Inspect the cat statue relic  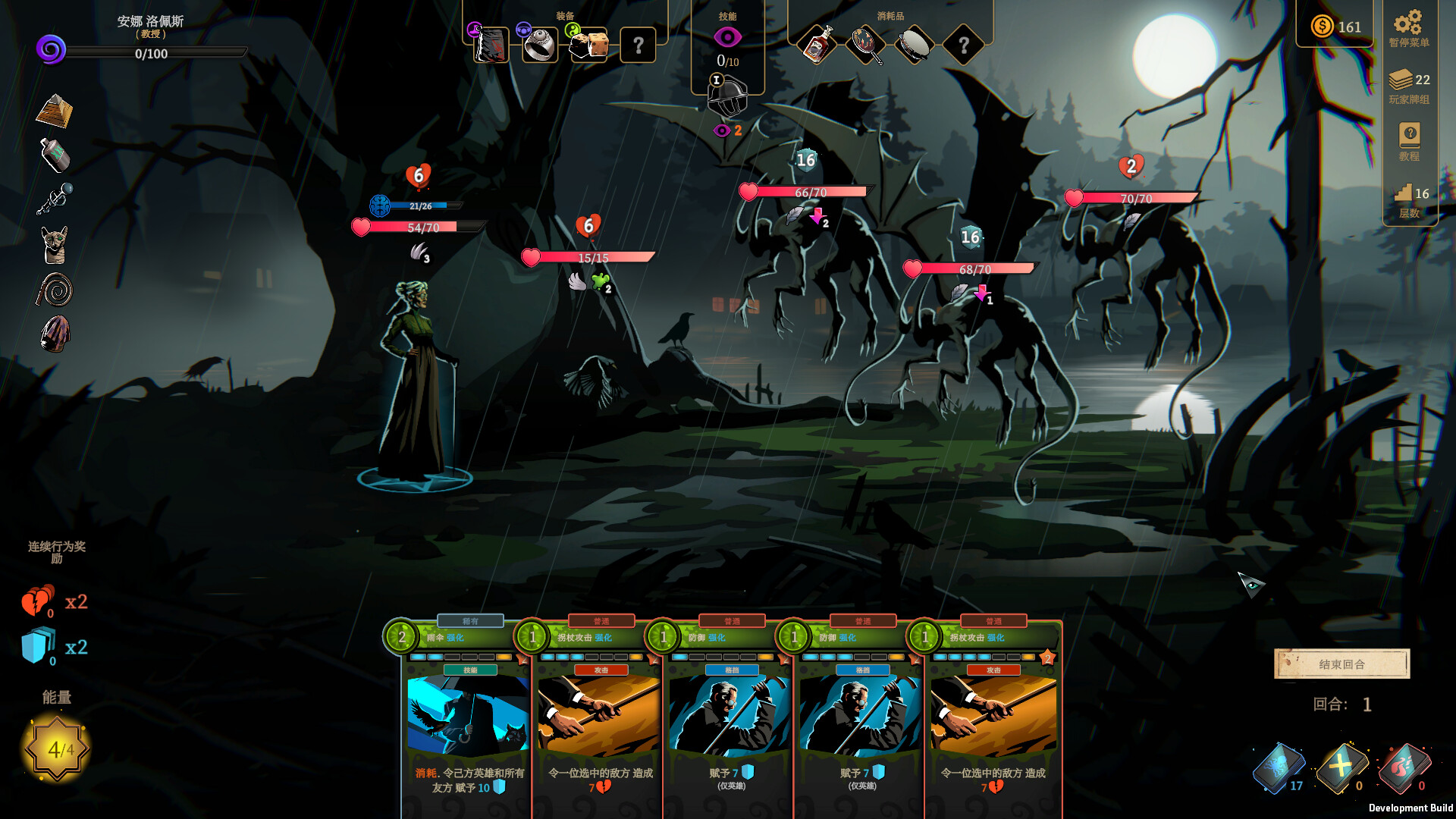[55, 245]
